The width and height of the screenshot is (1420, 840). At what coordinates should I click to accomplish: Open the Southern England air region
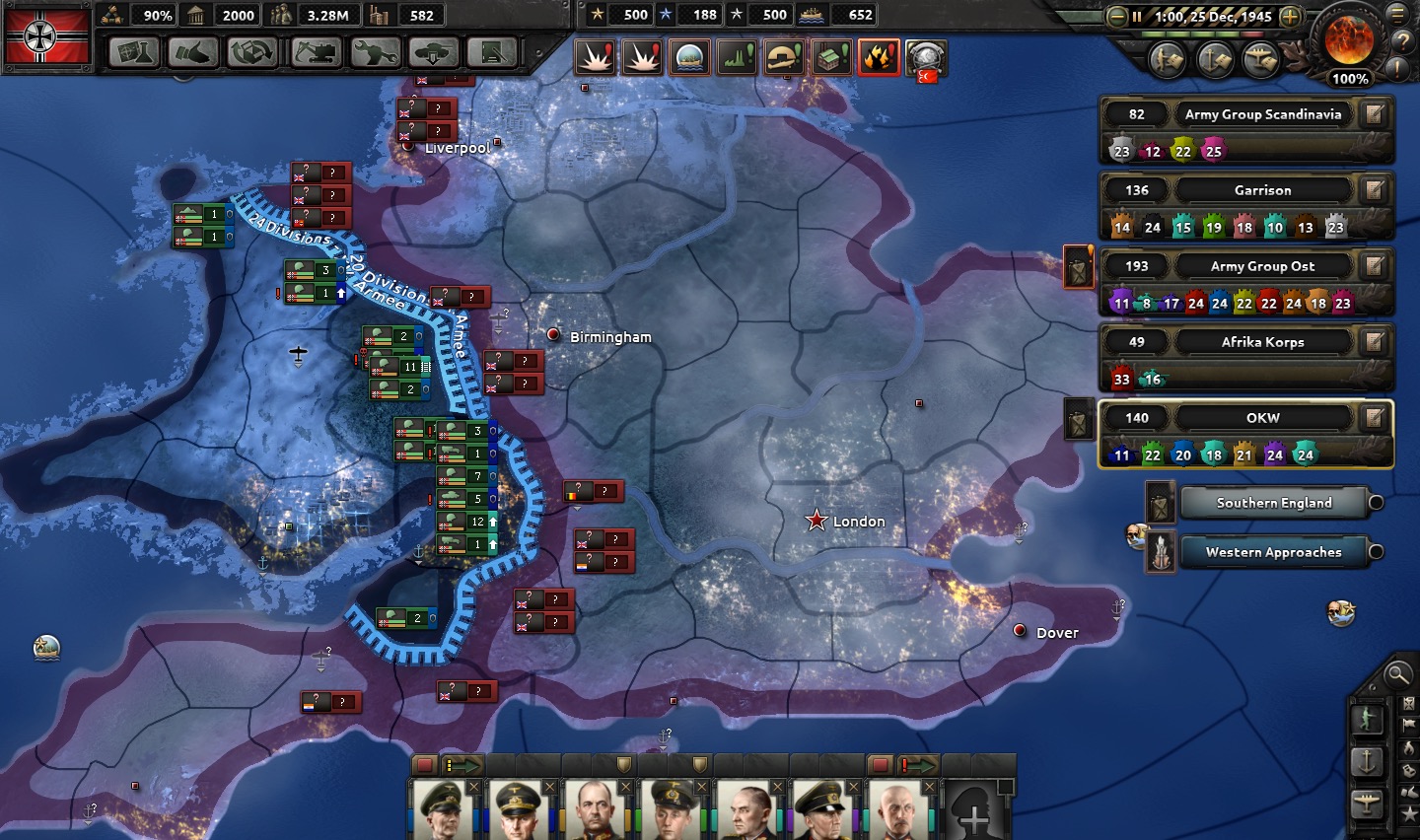(1273, 503)
